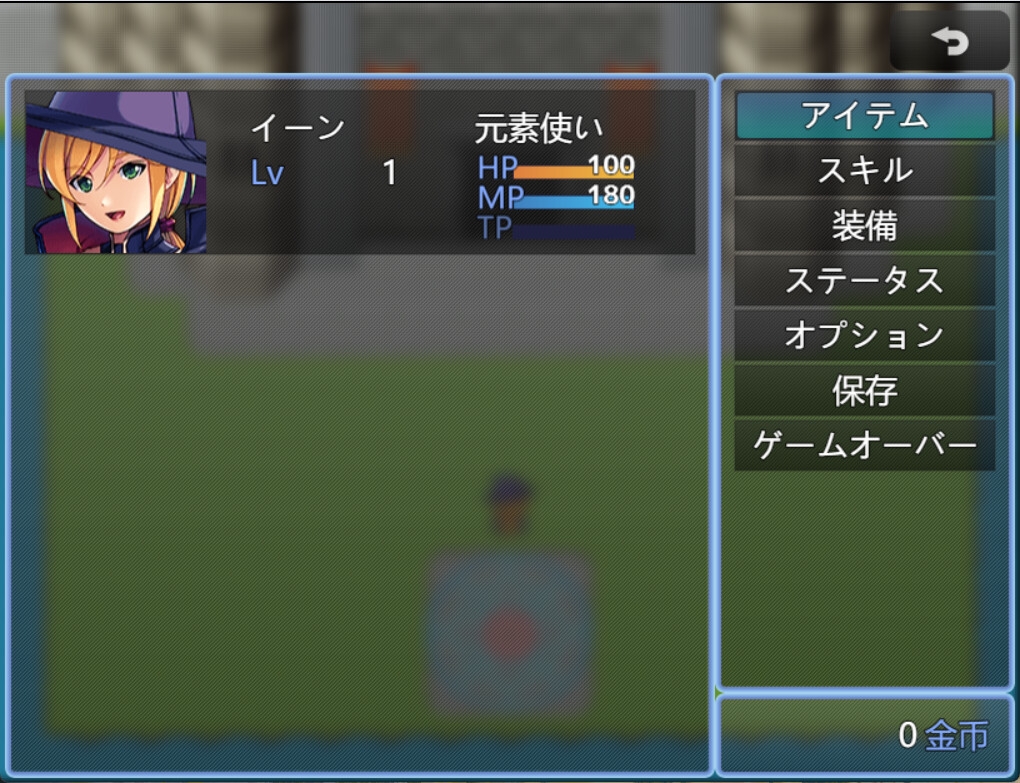
Task: Select the スキル skills entry
Action: point(864,171)
